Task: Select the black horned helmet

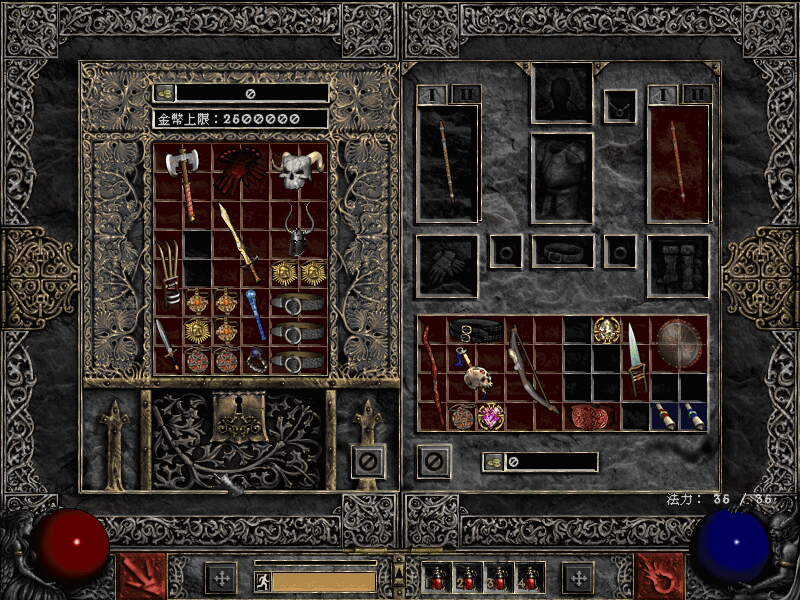Action: point(298,230)
